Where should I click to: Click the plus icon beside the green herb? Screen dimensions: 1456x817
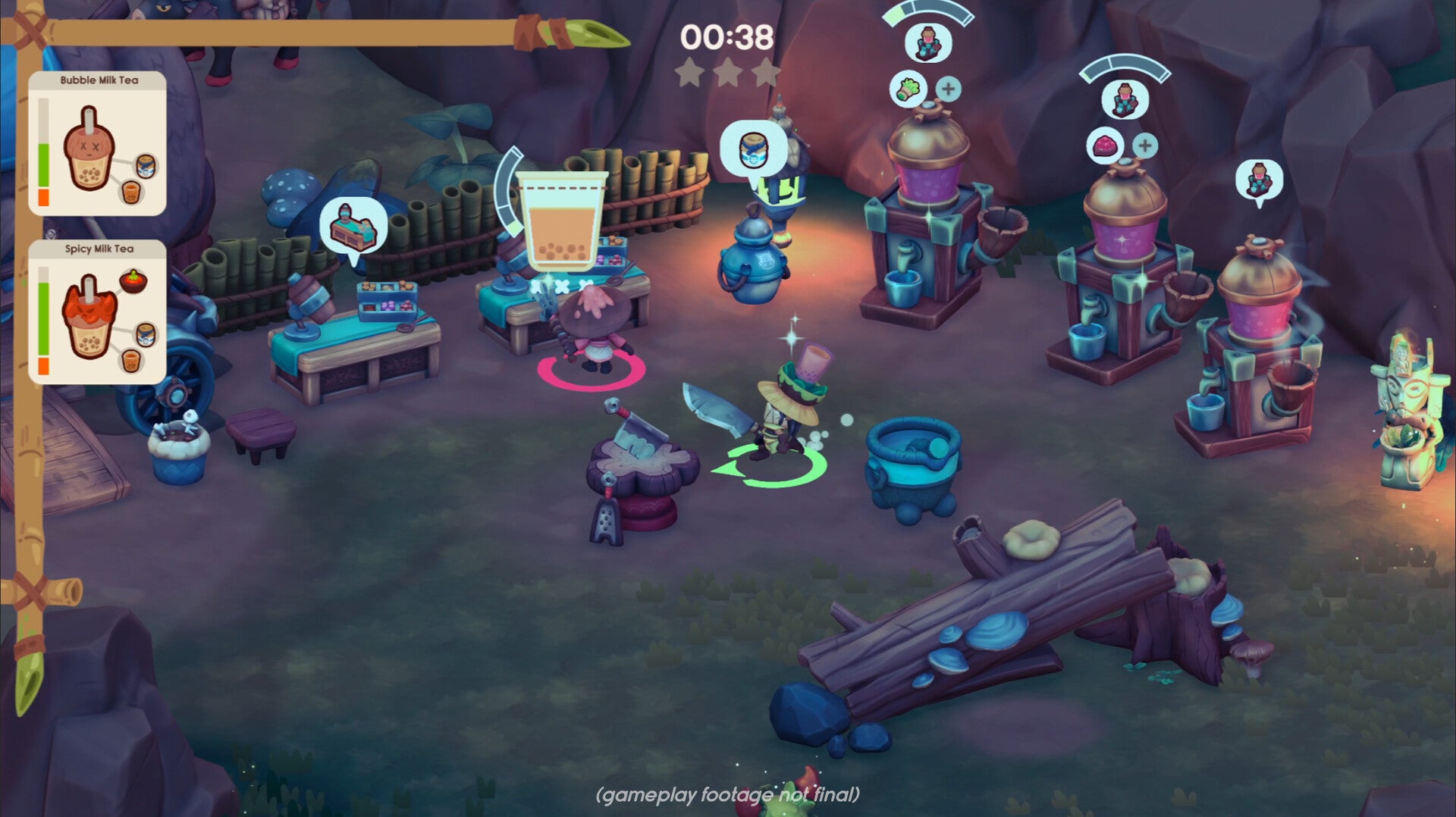[x=948, y=89]
